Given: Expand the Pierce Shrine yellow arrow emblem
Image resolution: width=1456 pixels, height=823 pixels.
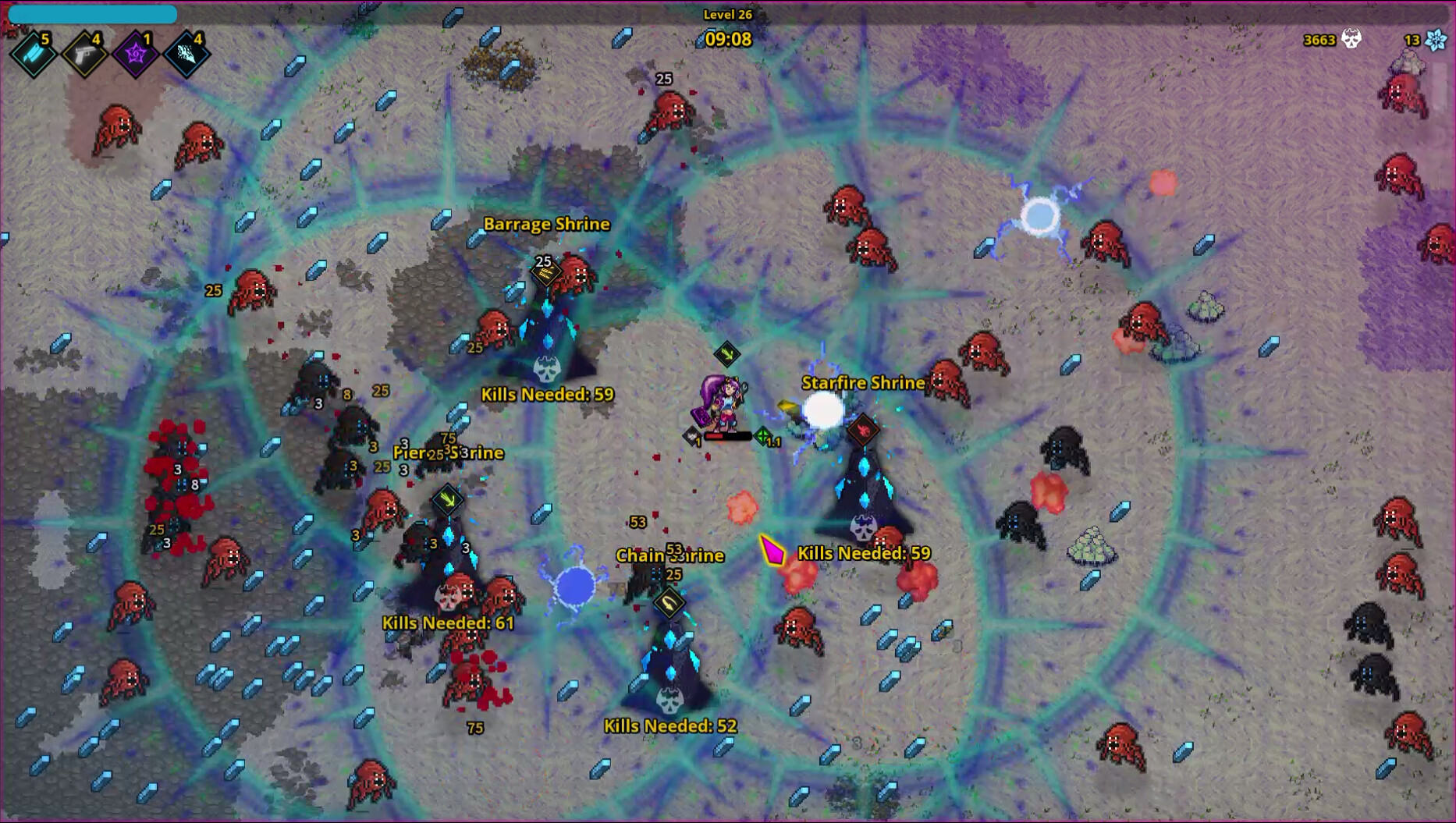Looking at the screenshot, I should pyautogui.click(x=446, y=499).
